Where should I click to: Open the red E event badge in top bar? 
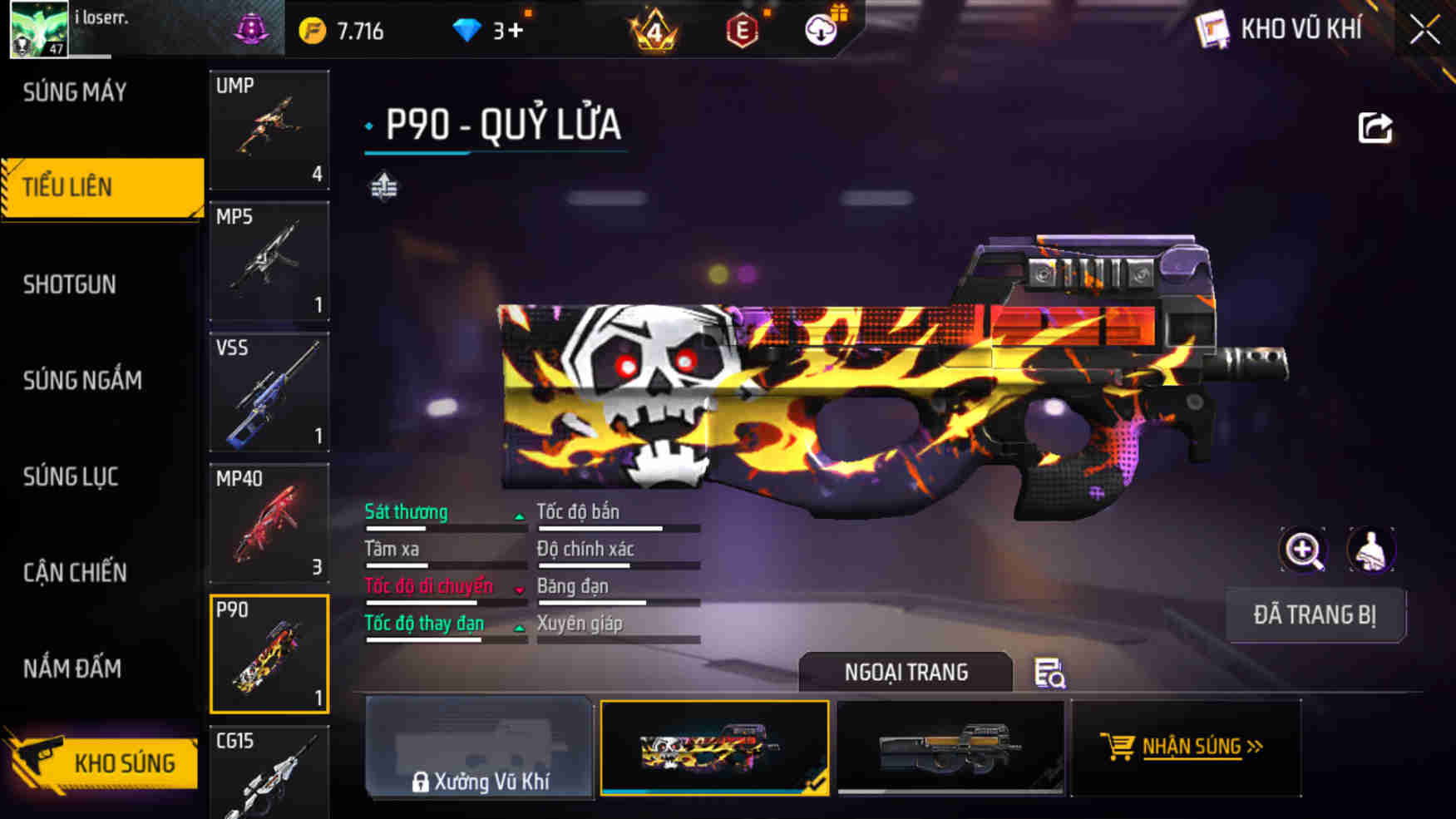(x=744, y=28)
